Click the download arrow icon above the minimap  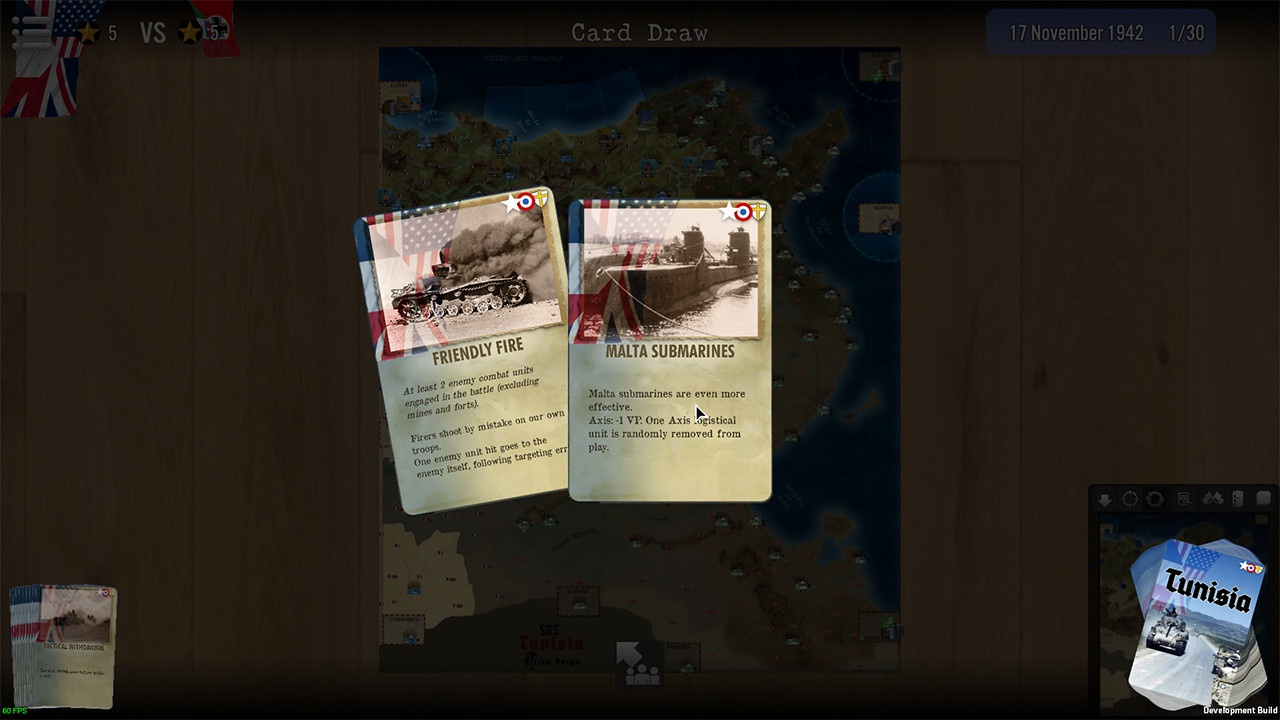[1104, 498]
